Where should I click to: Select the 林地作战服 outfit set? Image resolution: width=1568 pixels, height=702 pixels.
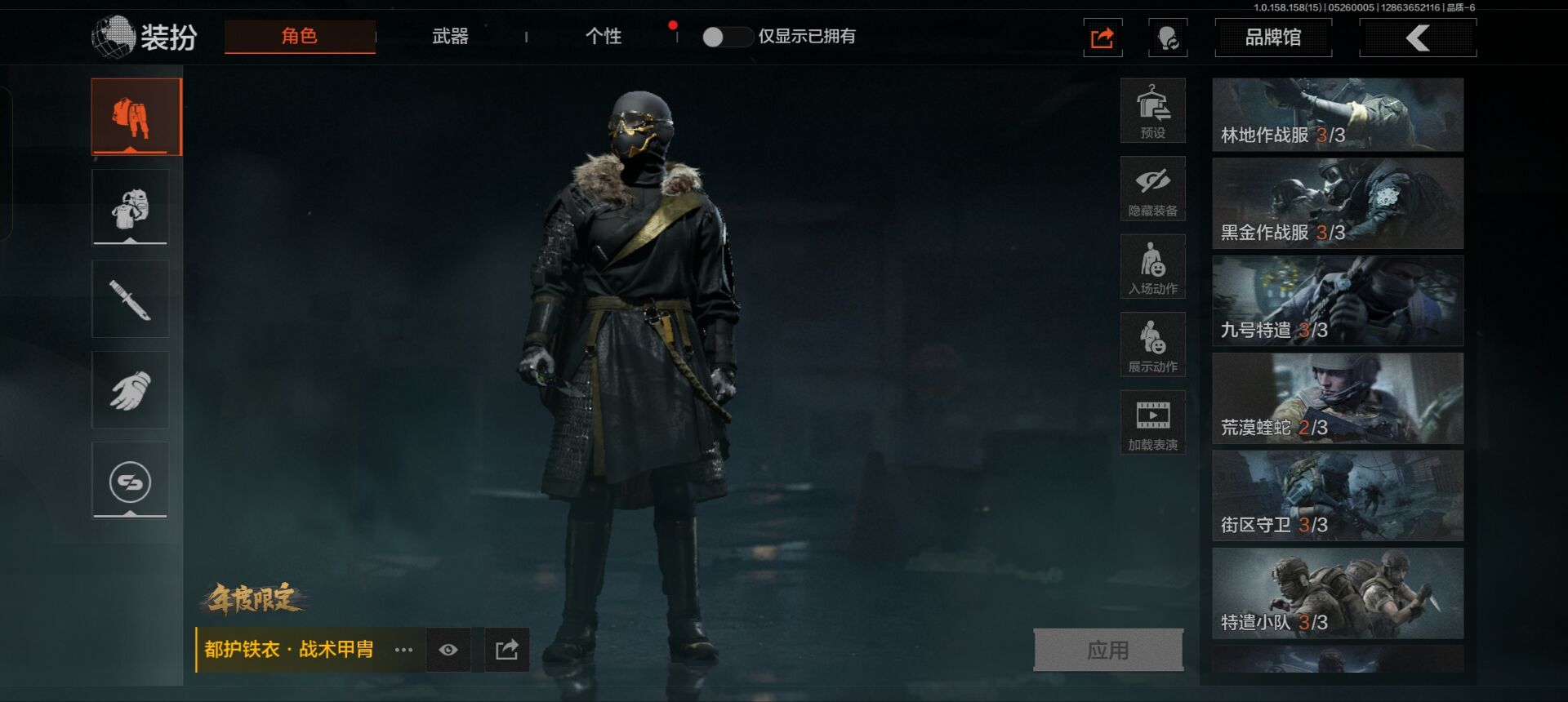(1337, 115)
